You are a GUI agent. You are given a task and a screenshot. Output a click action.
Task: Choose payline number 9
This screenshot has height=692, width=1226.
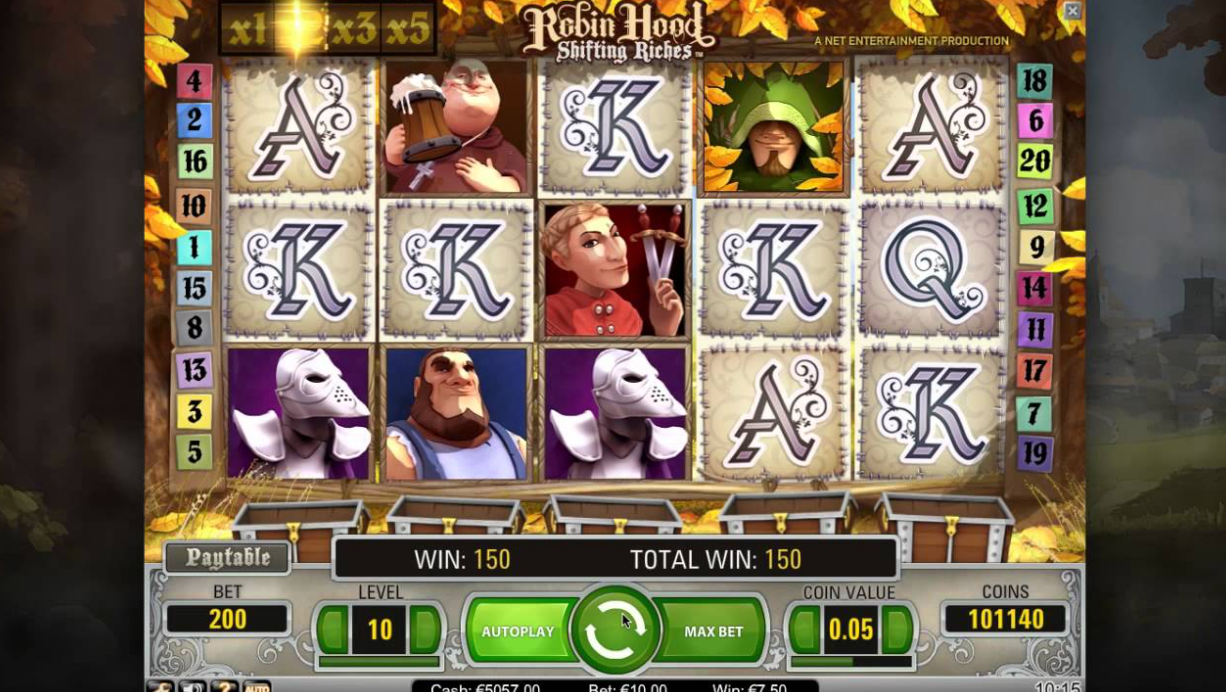click(1036, 246)
